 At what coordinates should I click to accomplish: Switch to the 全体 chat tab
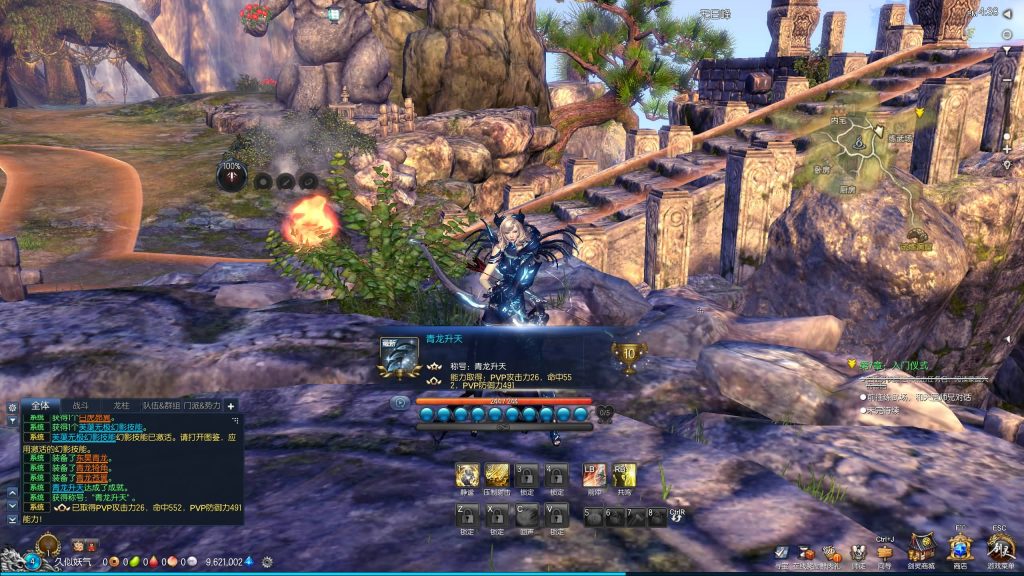[40, 405]
